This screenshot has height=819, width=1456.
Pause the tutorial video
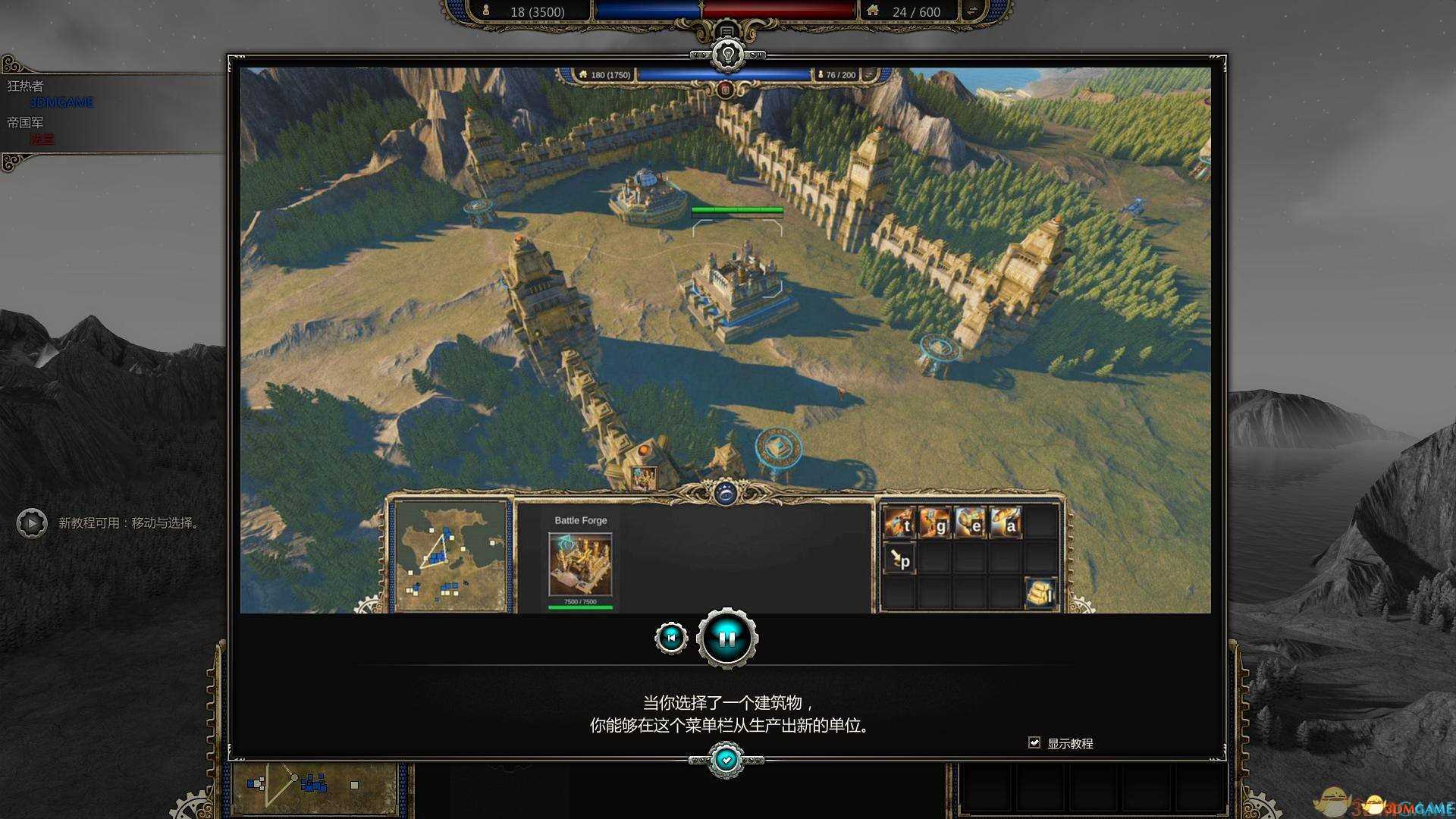(x=726, y=639)
